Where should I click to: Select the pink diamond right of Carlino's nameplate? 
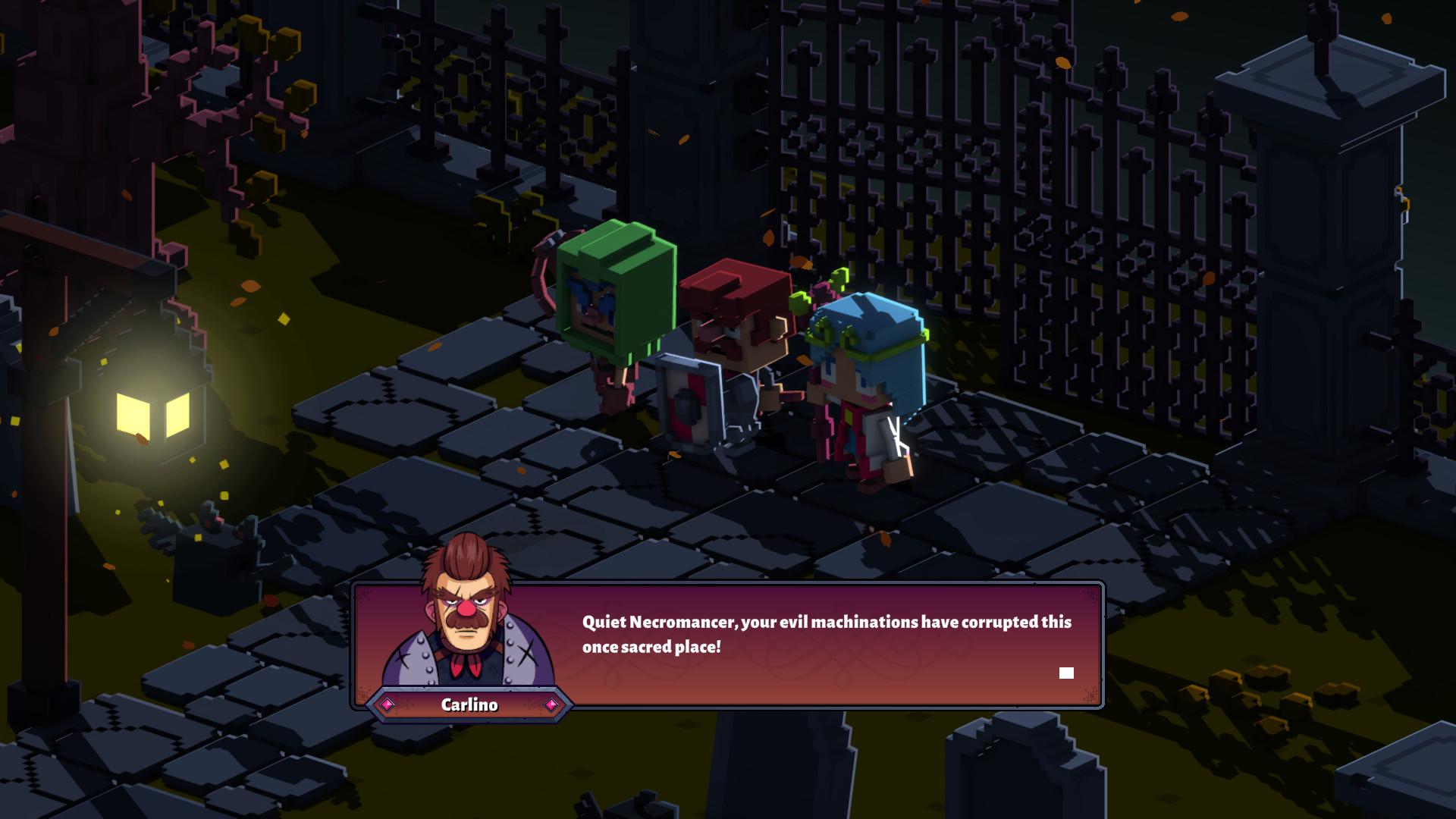tap(551, 704)
